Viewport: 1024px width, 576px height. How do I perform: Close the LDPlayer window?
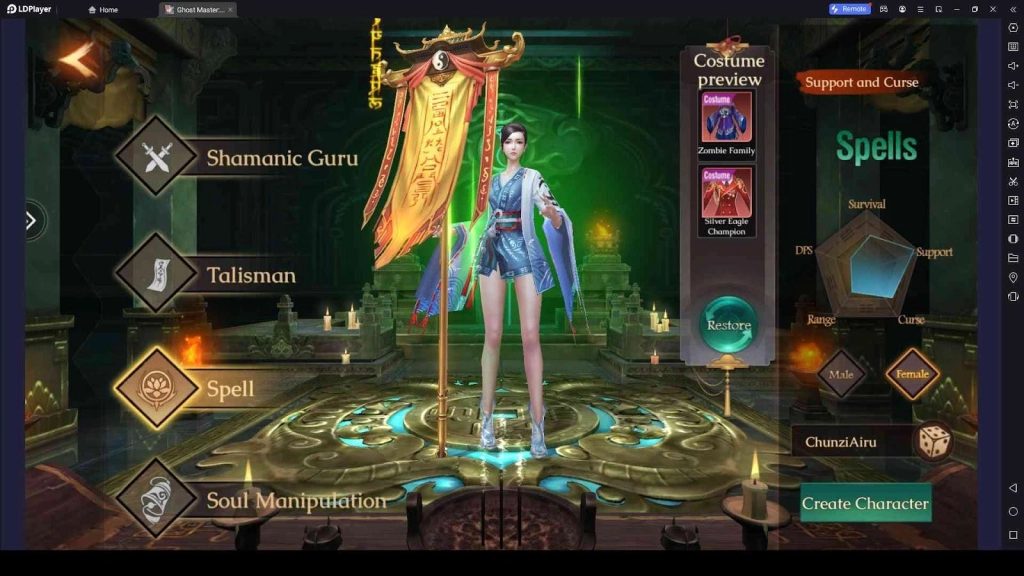point(993,9)
